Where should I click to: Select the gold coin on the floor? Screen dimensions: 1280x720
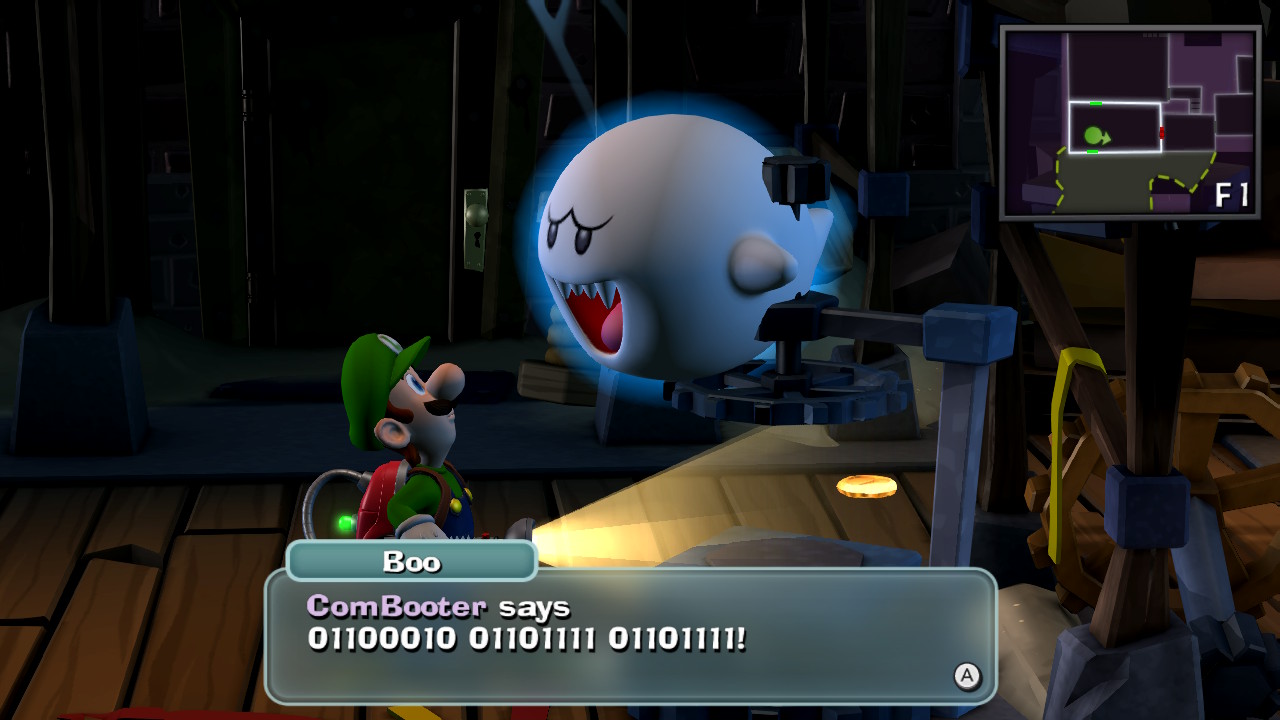pos(862,486)
